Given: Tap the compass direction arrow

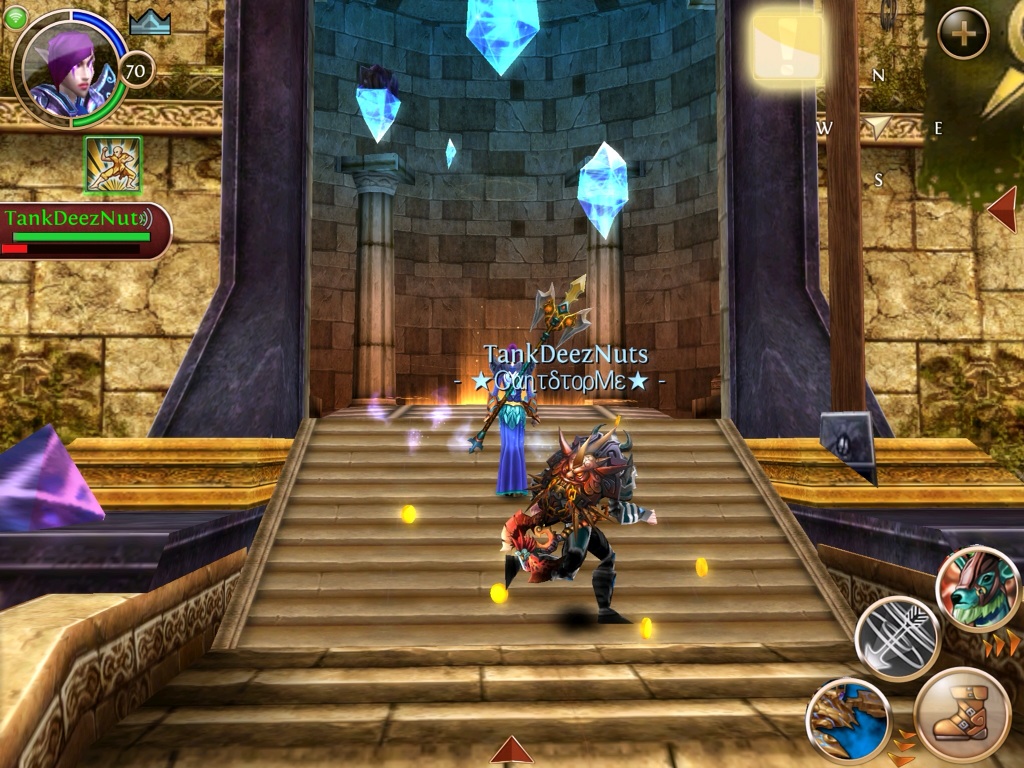Looking at the screenshot, I should click(x=877, y=126).
